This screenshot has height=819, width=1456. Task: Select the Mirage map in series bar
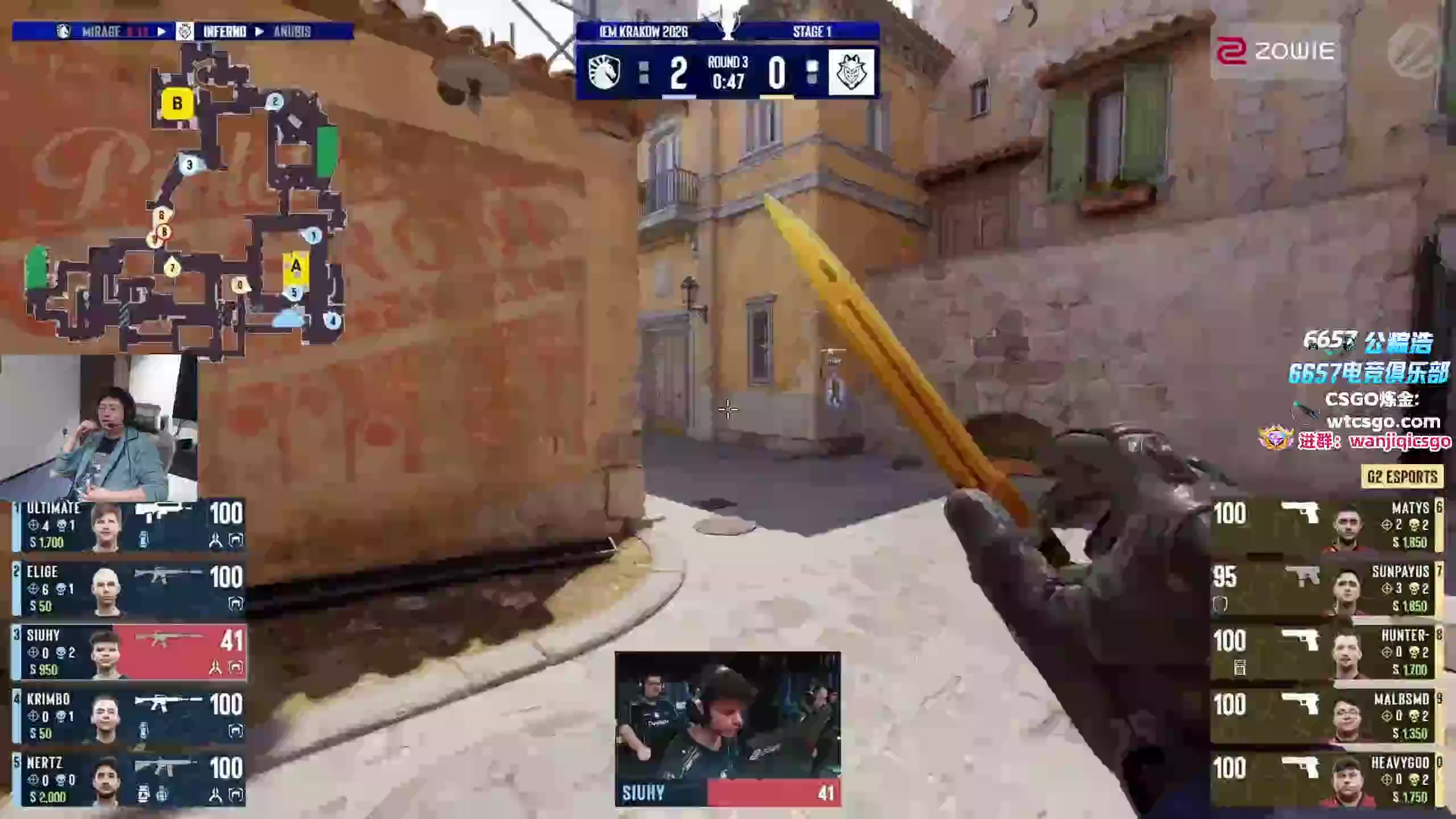pyautogui.click(x=101, y=31)
